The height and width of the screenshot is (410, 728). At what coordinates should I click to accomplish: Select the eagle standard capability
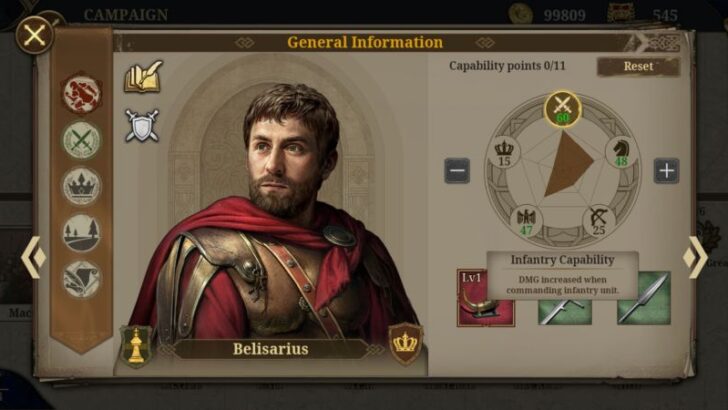525,220
